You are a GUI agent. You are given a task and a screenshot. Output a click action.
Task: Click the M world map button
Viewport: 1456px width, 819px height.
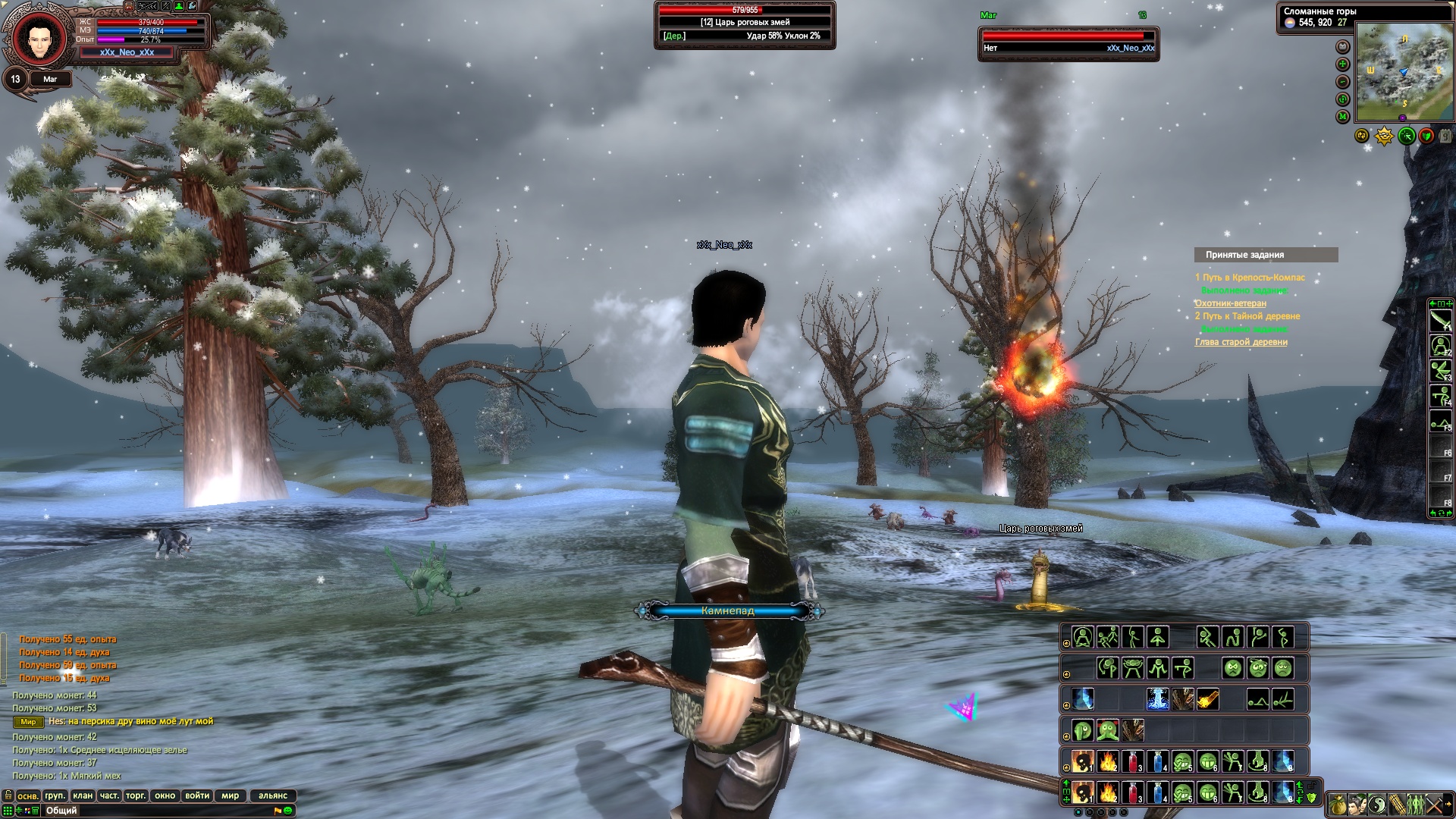pos(1343,117)
